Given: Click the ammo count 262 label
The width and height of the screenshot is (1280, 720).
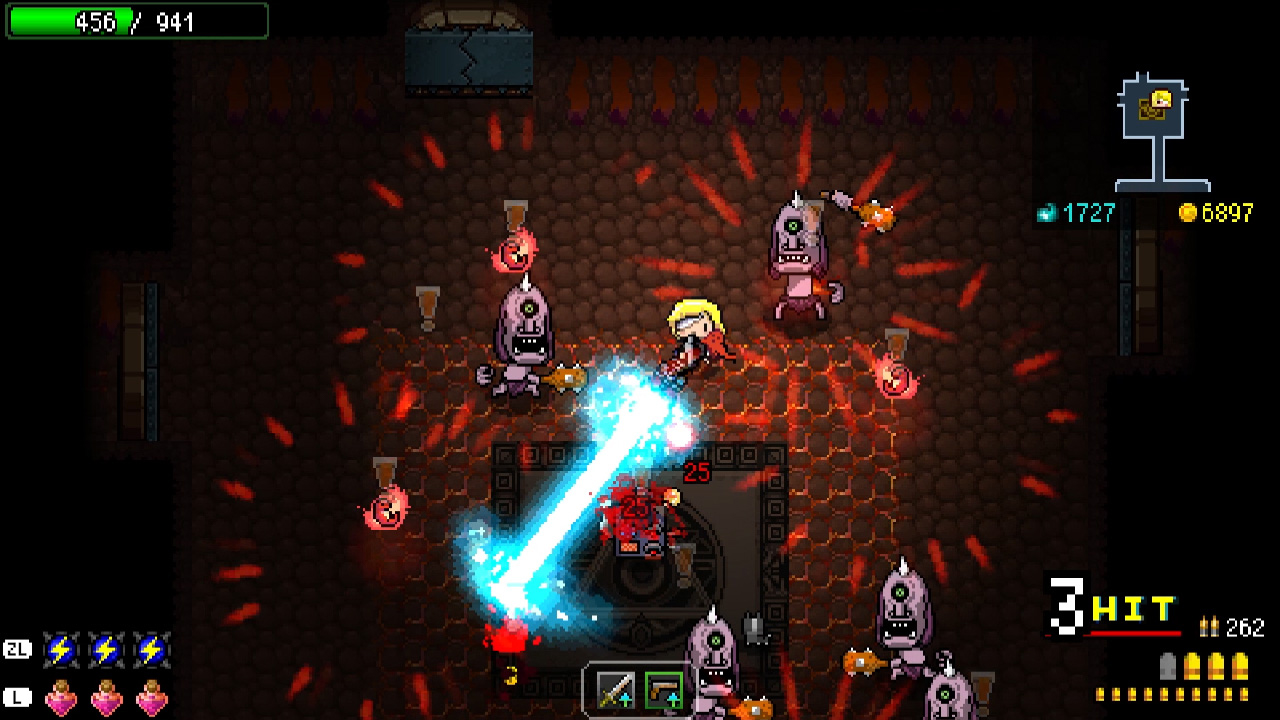Looking at the screenshot, I should (1245, 627).
